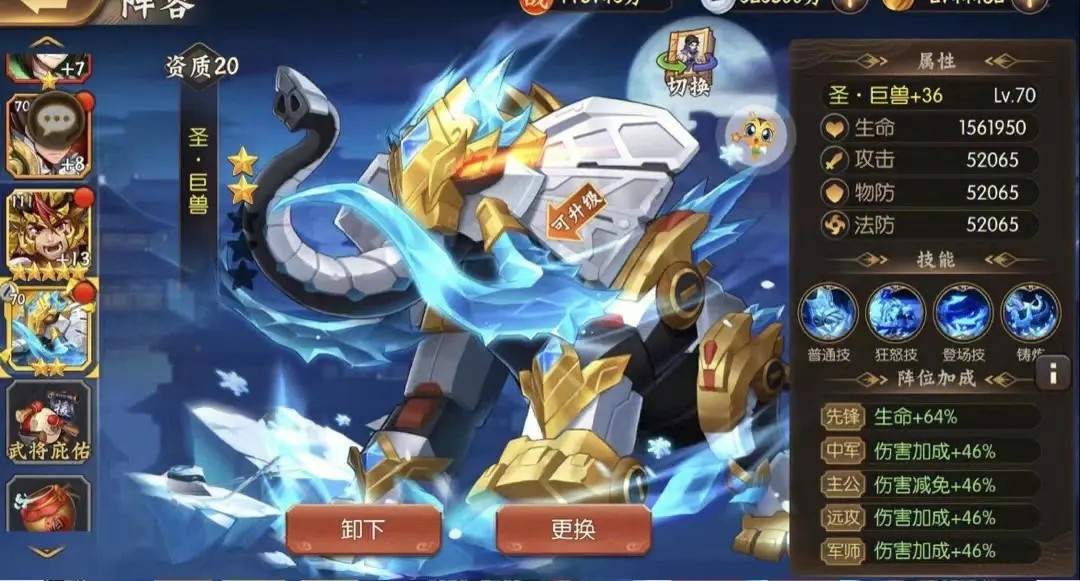Viewport: 1080px width, 581px height.
Task: Inspect the 铸炼 skill icon
Action: (1029, 315)
